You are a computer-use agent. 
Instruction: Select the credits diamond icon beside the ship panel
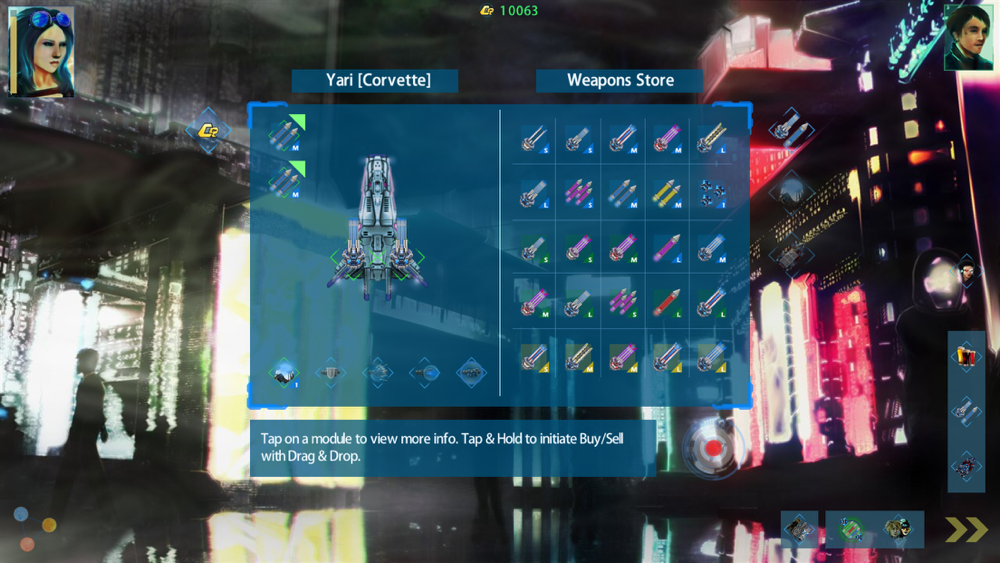pyautogui.click(x=209, y=129)
